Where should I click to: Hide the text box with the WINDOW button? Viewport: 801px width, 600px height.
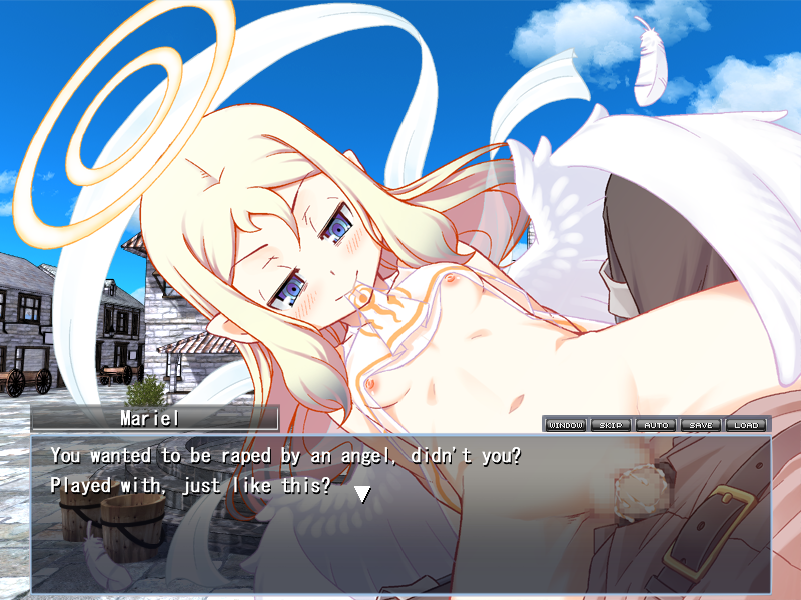click(x=565, y=425)
